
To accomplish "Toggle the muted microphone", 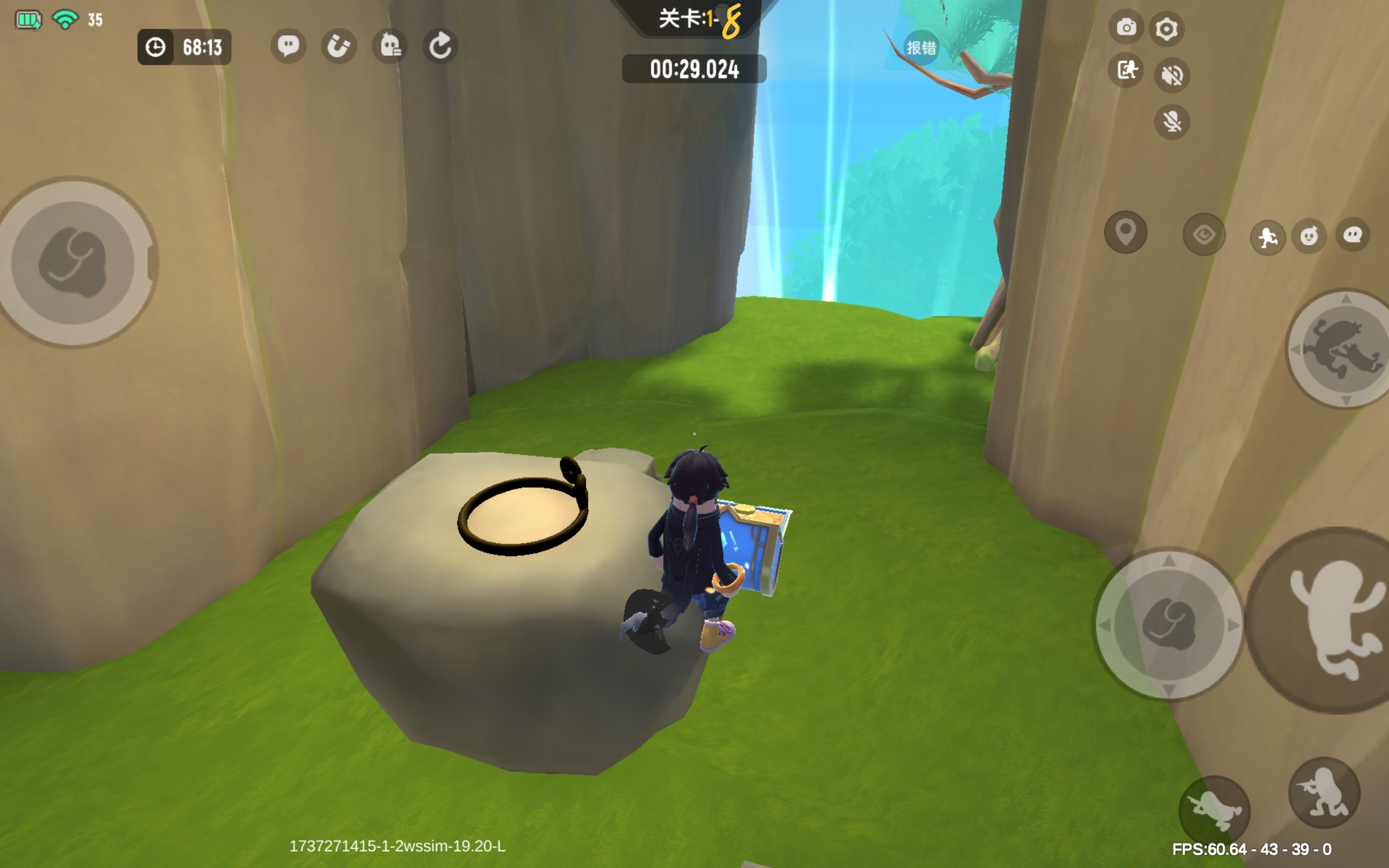I will [x=1171, y=122].
